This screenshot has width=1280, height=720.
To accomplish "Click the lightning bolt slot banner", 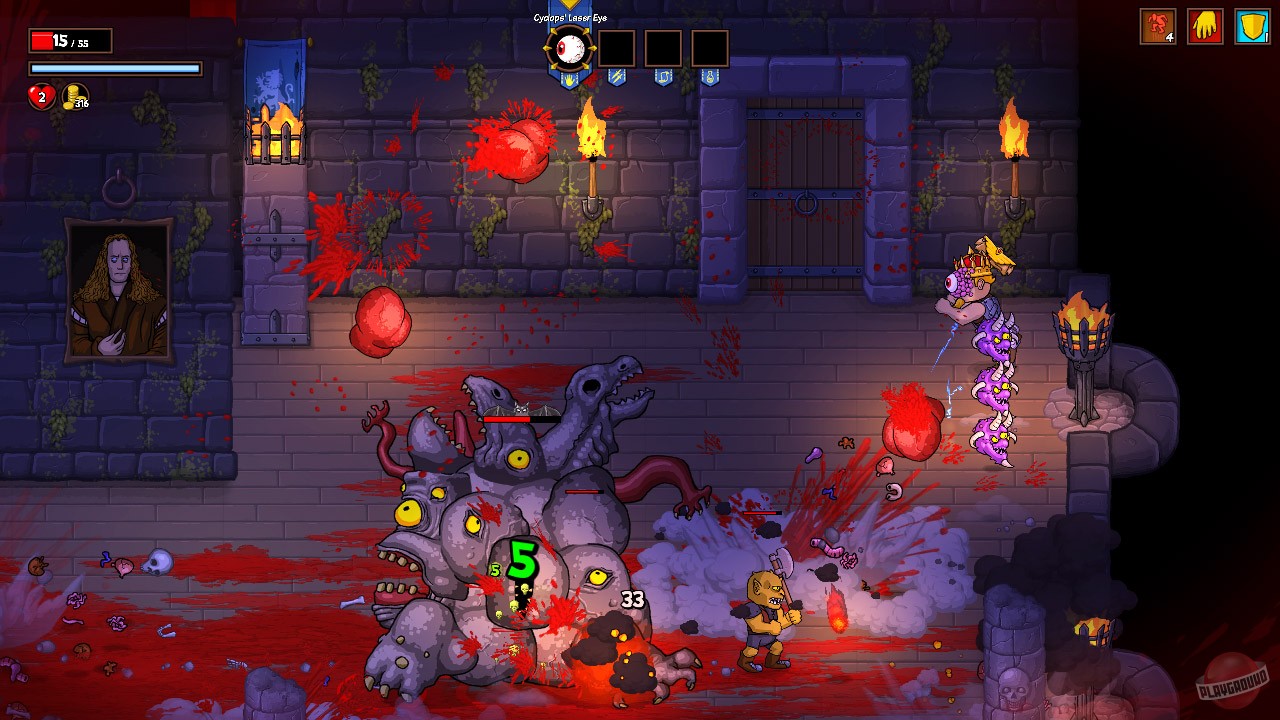I will tap(618, 75).
